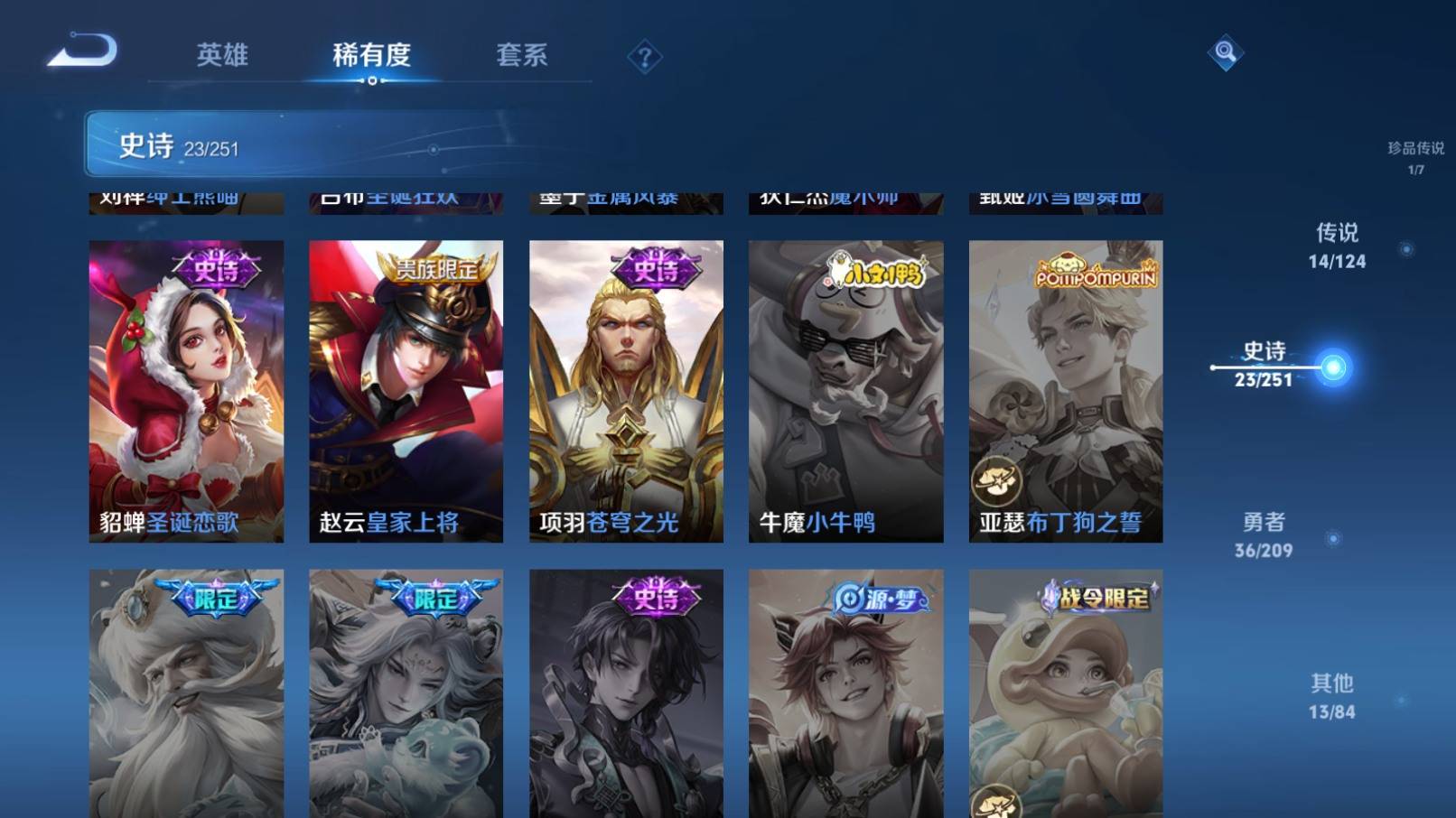Click the 战令限定 badge icon

1097,594
